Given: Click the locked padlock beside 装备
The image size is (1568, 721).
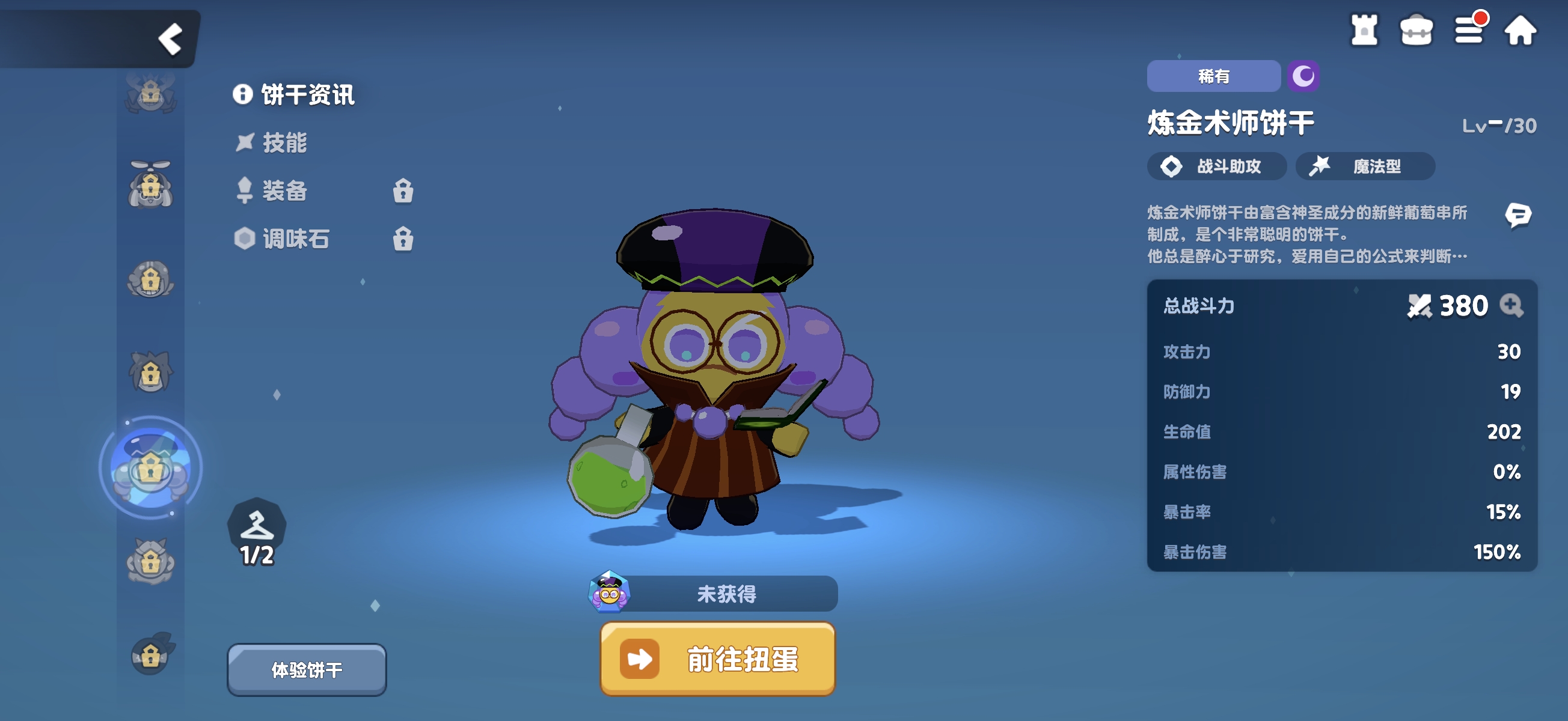Looking at the screenshot, I should pos(405,191).
